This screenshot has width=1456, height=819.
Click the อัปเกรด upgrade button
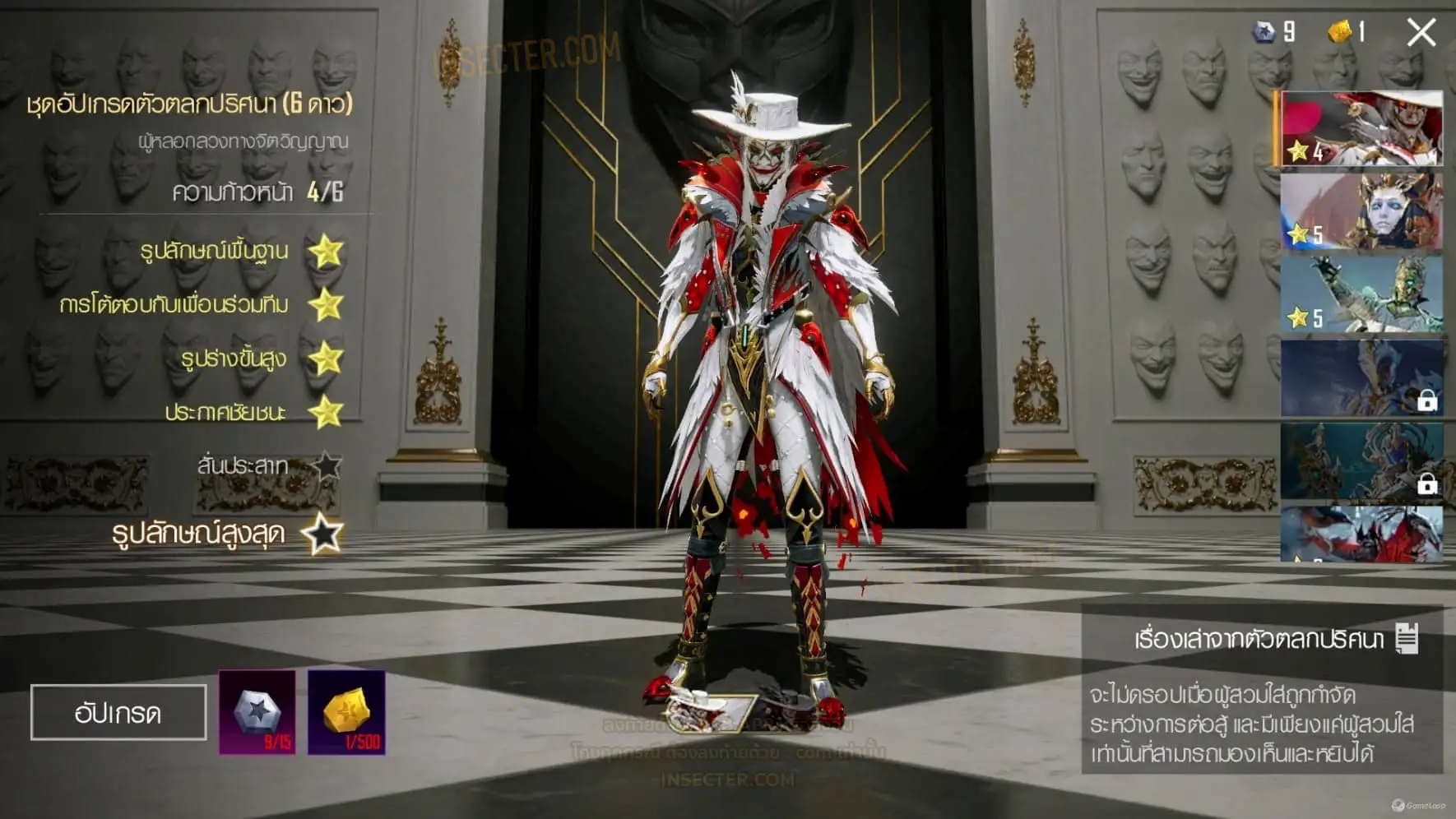pyautogui.click(x=118, y=712)
